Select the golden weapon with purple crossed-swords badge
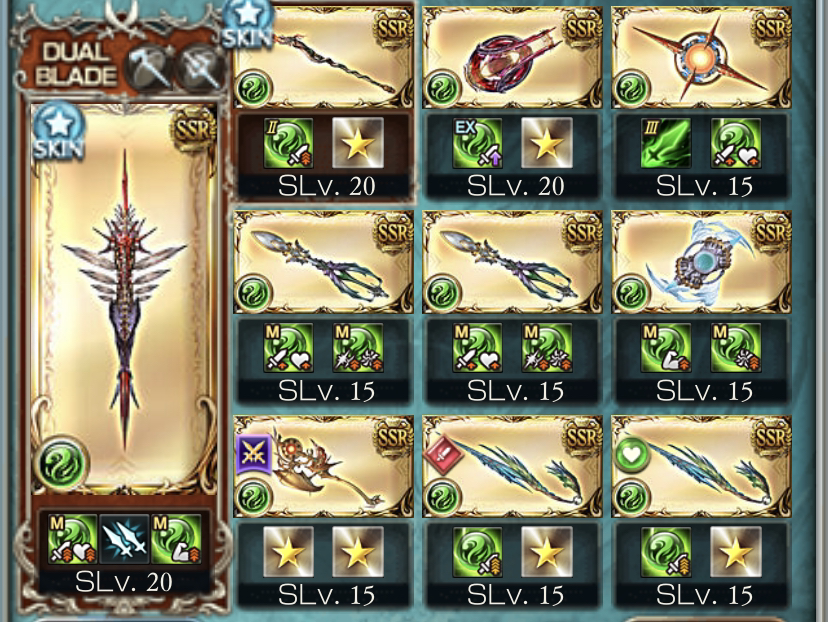The width and height of the screenshot is (828, 622). point(323,468)
